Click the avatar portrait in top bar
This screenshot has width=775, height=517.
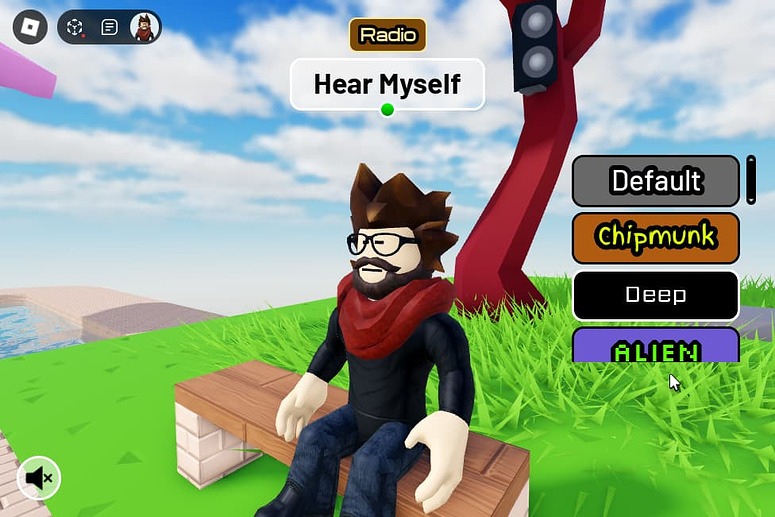[145, 27]
